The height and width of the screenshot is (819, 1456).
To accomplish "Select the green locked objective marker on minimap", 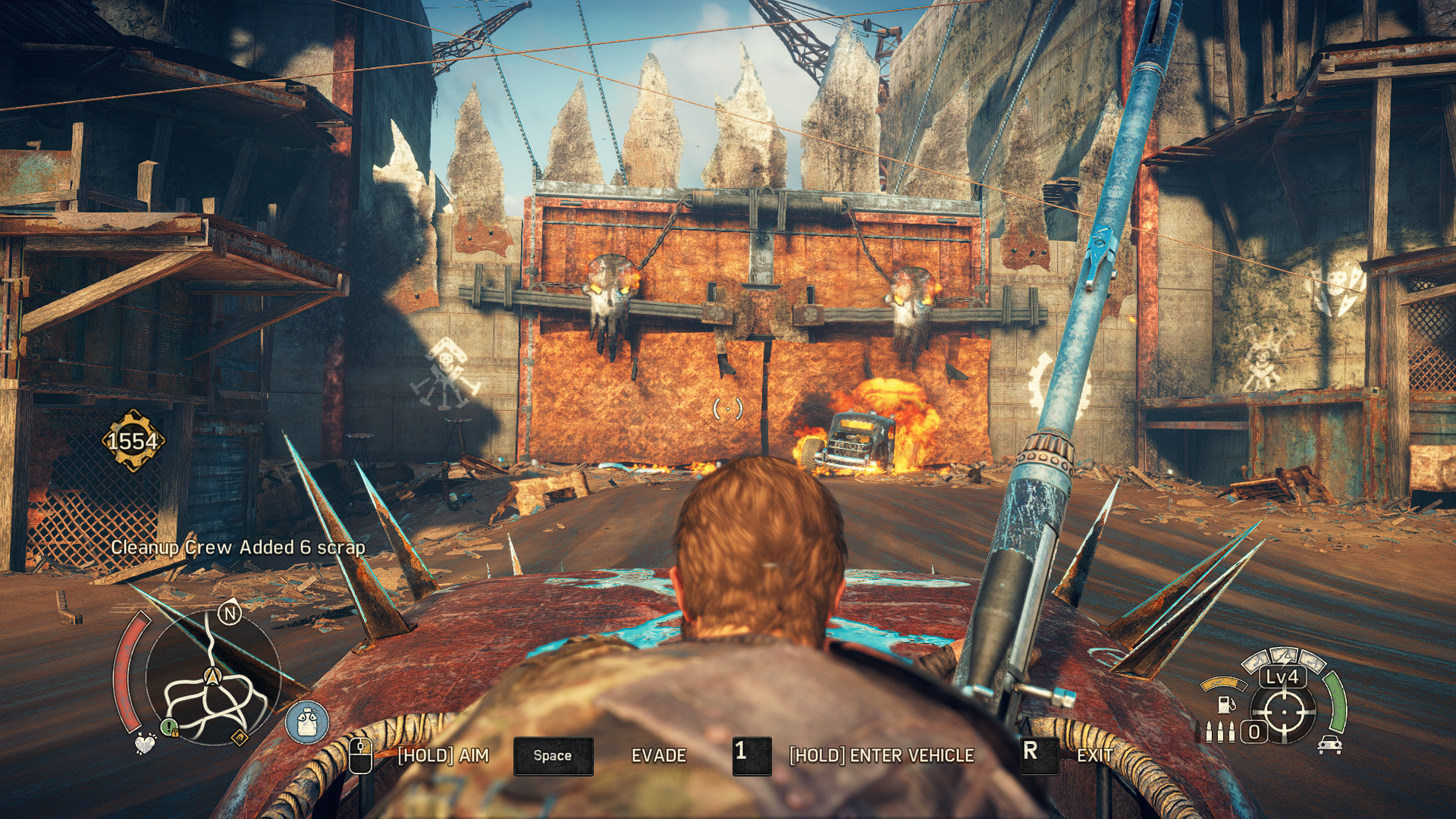I will [x=170, y=728].
